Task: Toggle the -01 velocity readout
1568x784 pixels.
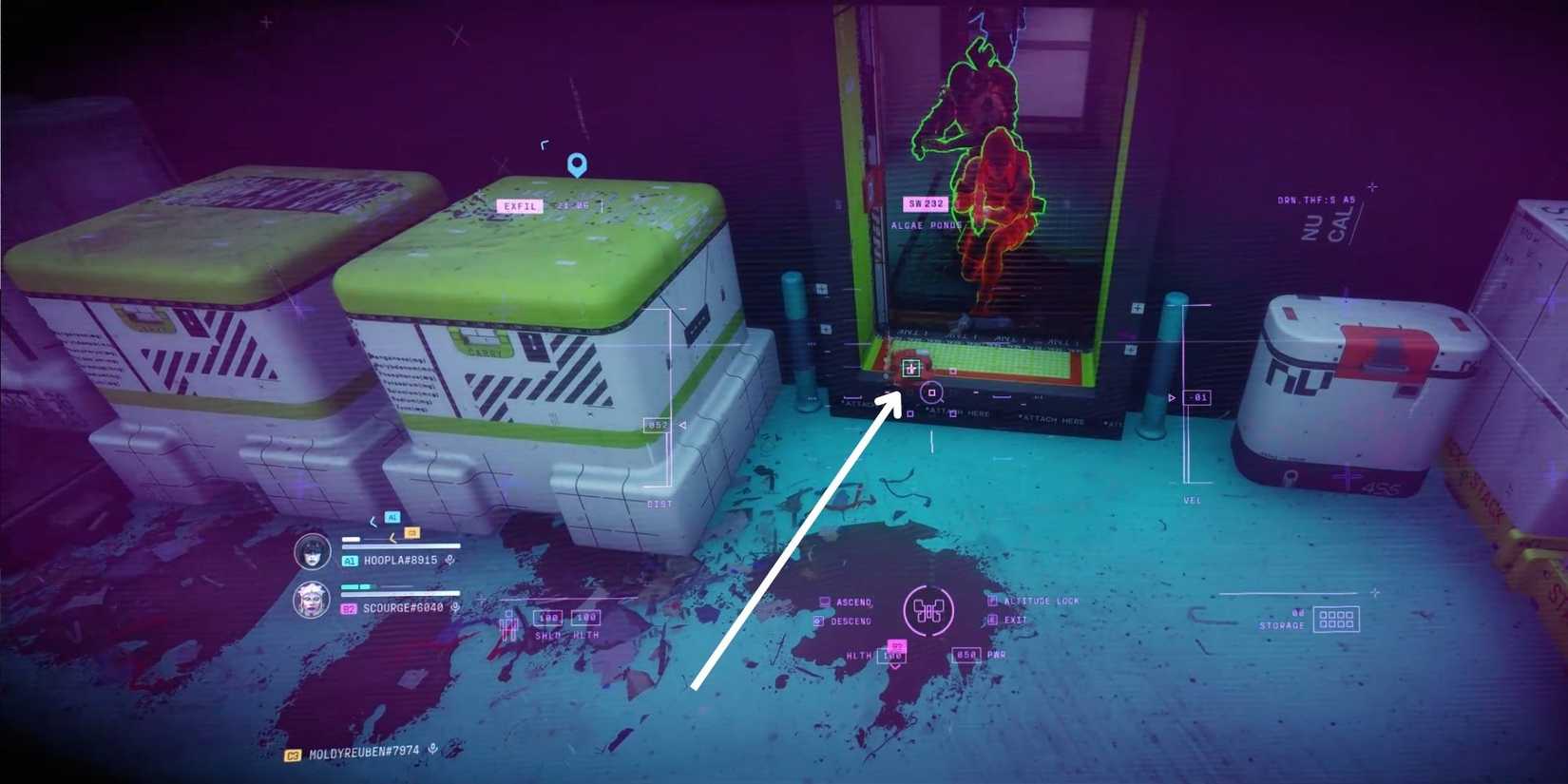Action: (x=1197, y=397)
